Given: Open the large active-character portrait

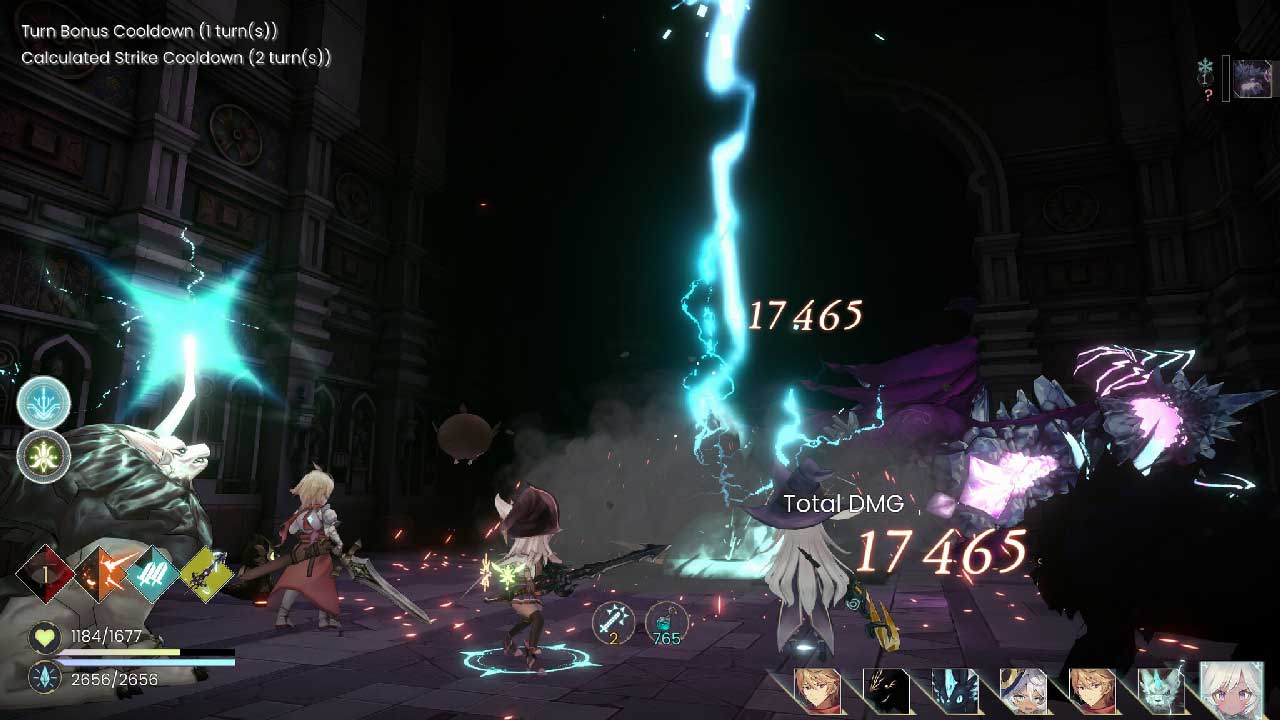Looking at the screenshot, I should 1232,690.
